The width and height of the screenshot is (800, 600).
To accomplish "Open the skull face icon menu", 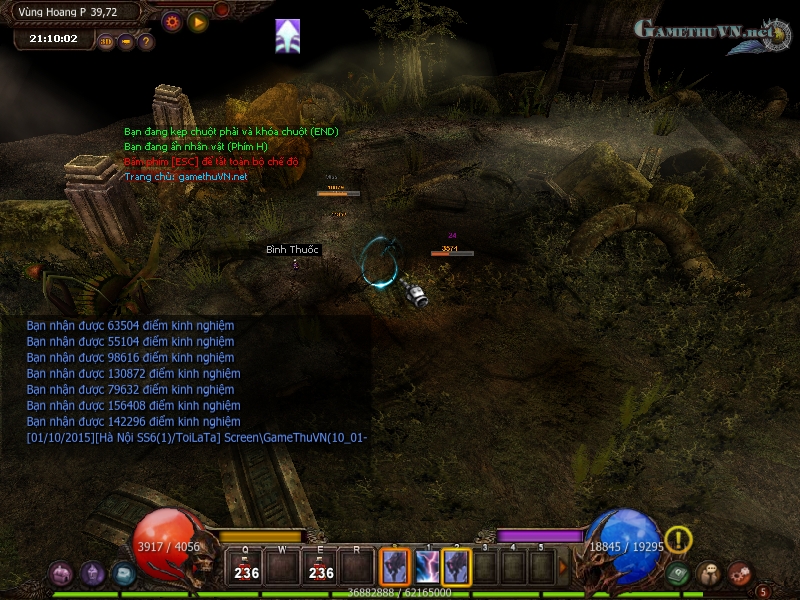I will (x=709, y=574).
